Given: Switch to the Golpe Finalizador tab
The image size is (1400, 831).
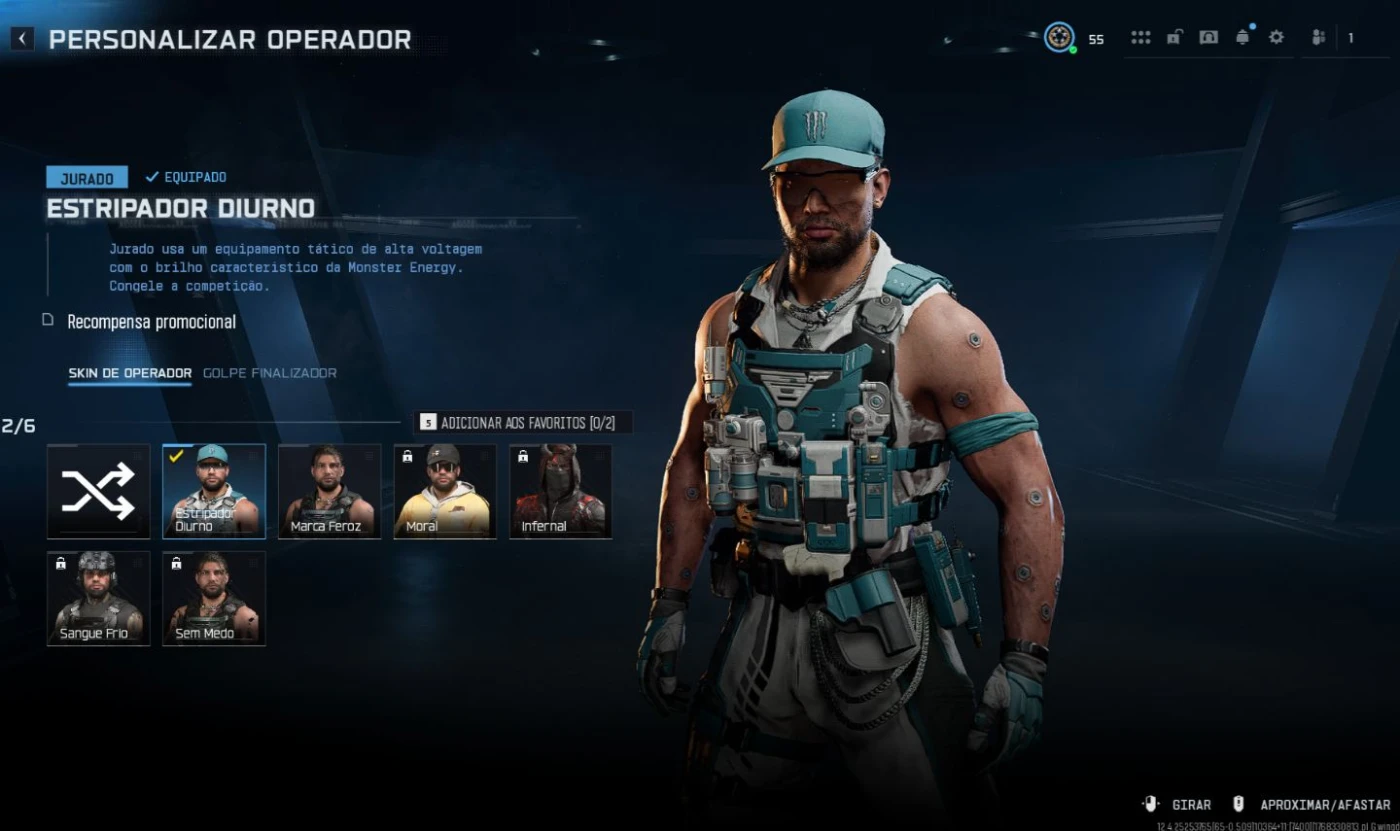Looking at the screenshot, I should coord(269,373).
